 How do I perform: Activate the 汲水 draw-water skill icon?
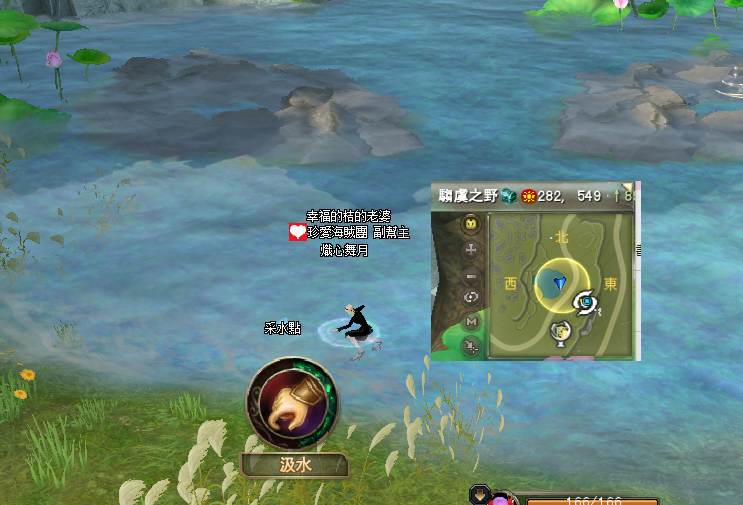tap(292, 404)
